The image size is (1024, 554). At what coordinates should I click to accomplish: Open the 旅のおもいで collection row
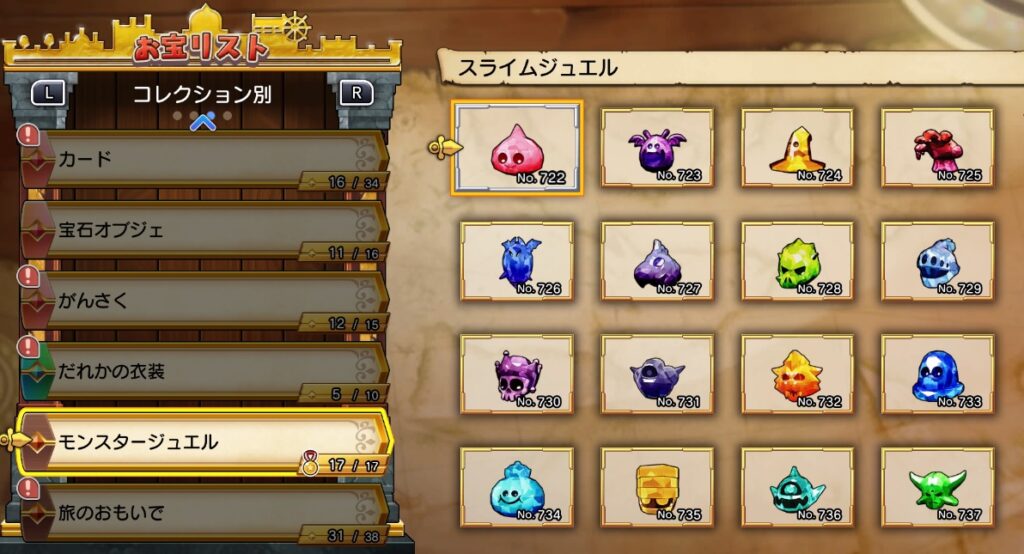[200, 512]
